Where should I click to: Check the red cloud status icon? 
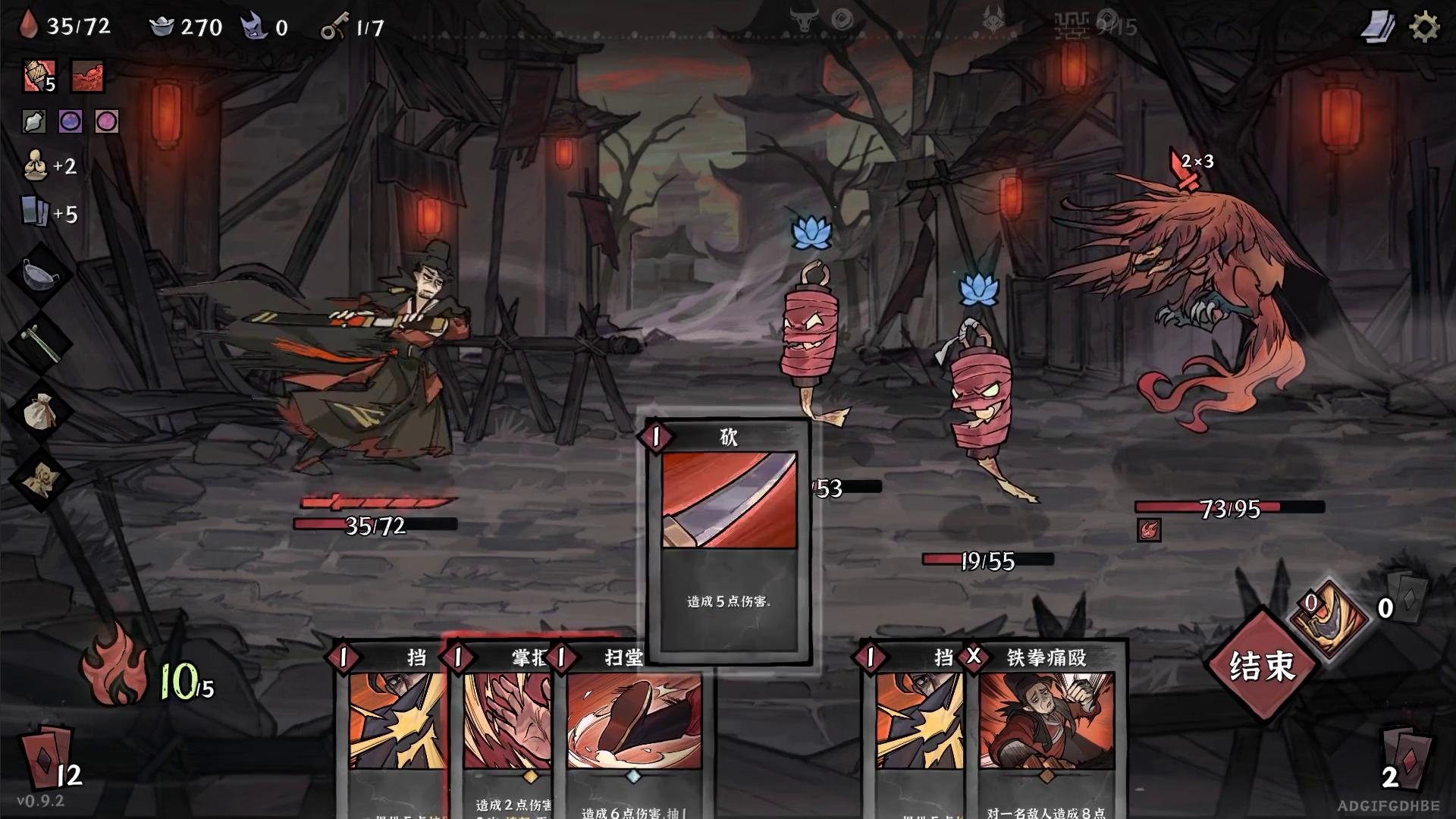(x=87, y=77)
